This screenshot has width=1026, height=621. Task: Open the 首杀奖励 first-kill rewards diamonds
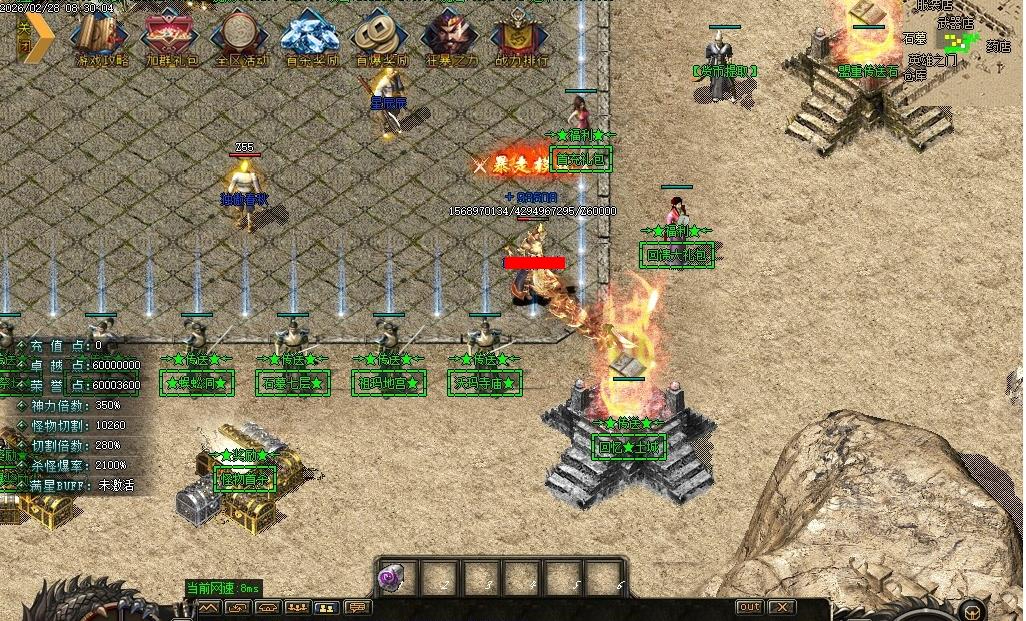pyautogui.click(x=311, y=38)
